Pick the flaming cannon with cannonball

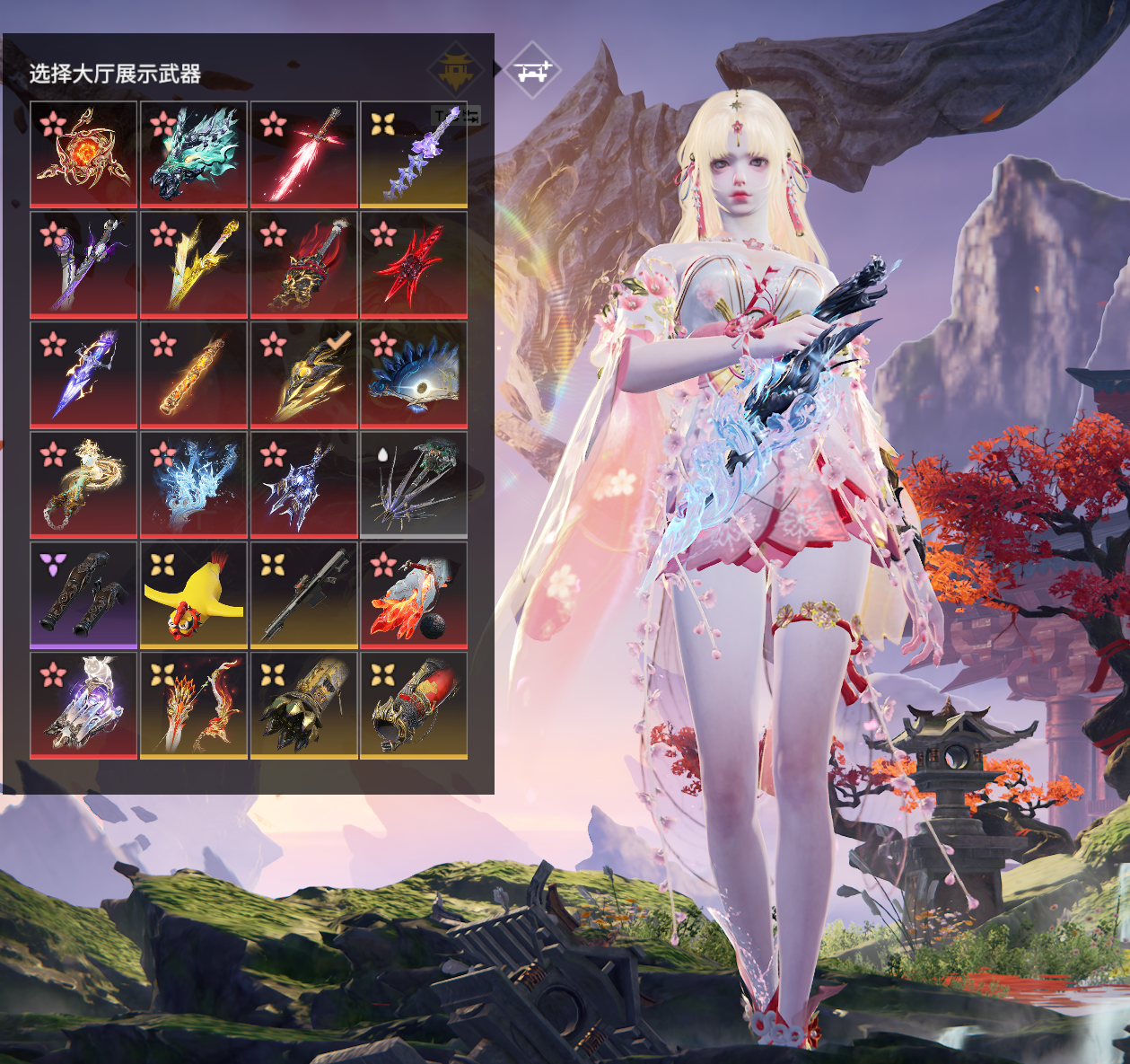click(414, 595)
